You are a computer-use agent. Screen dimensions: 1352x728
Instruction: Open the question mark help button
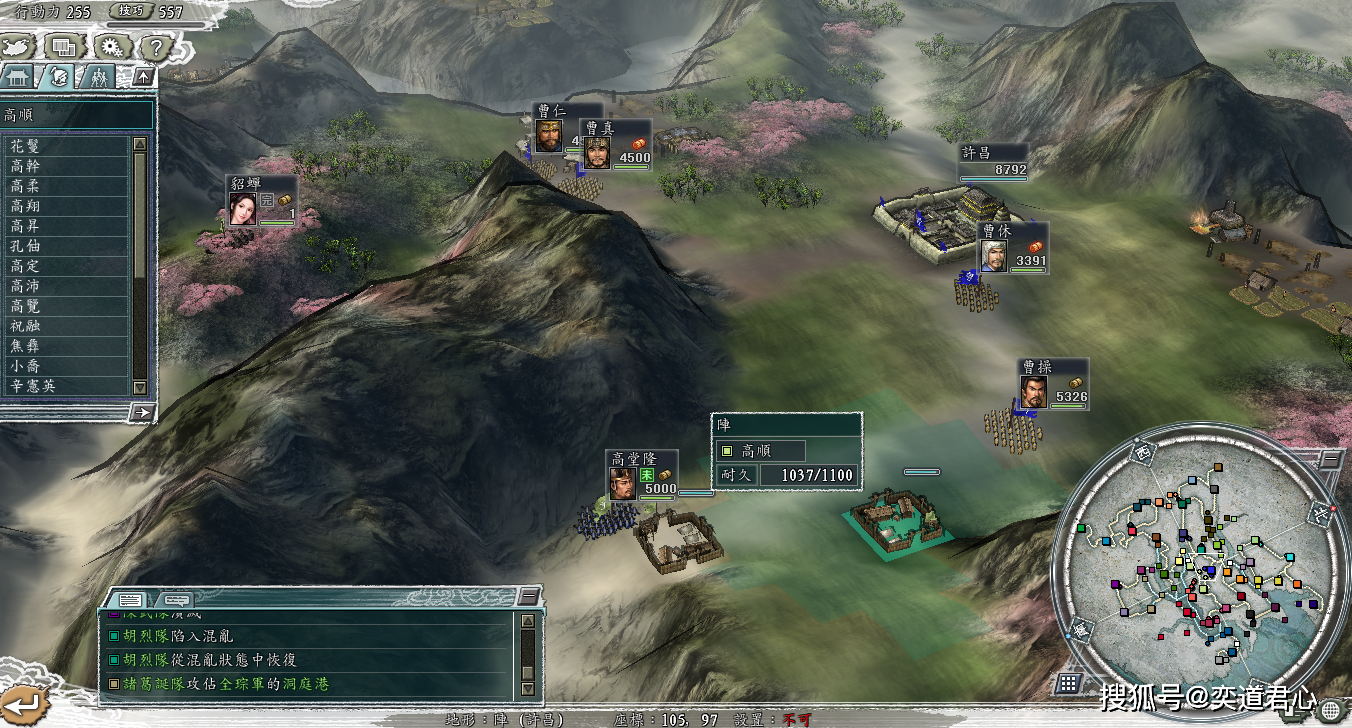pos(156,46)
